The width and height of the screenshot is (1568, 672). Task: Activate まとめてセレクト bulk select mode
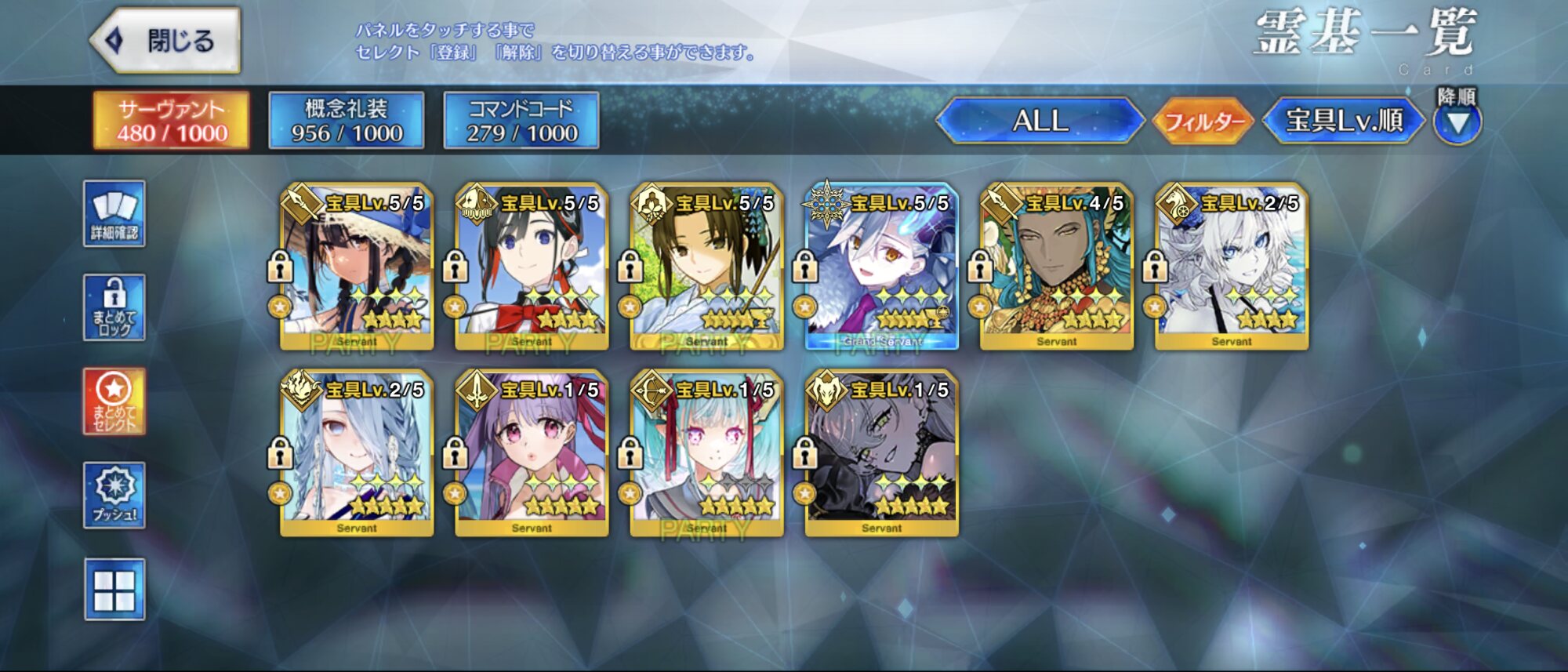(x=114, y=401)
